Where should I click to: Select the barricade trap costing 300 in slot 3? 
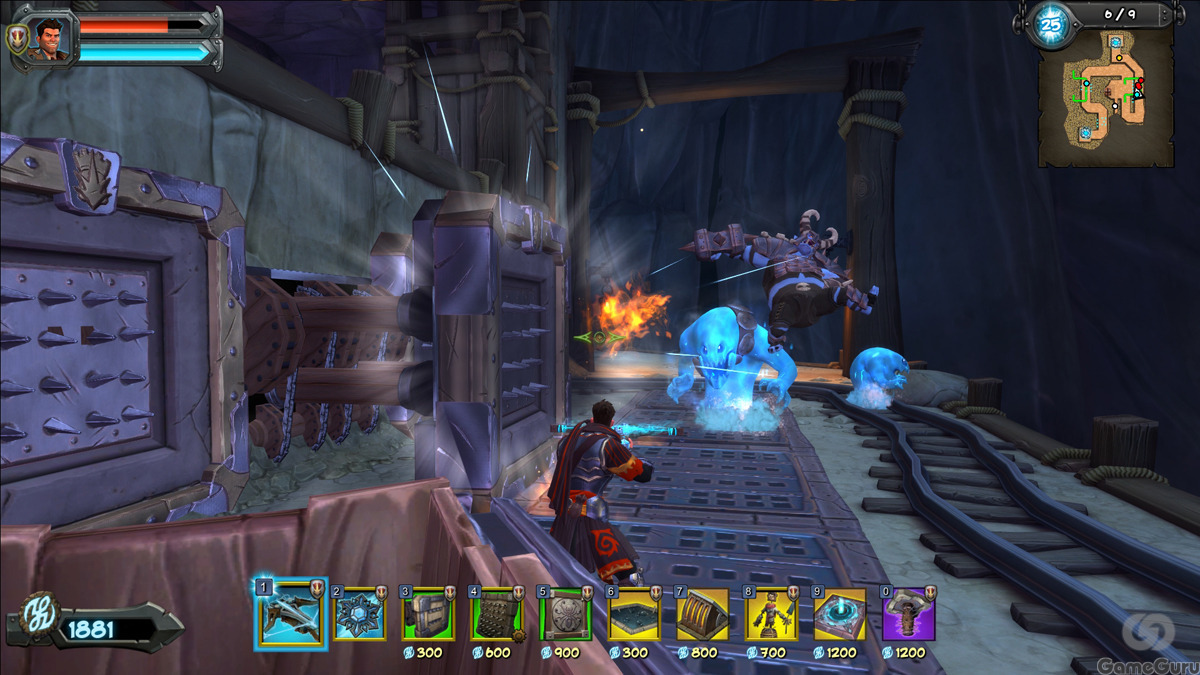[428, 614]
